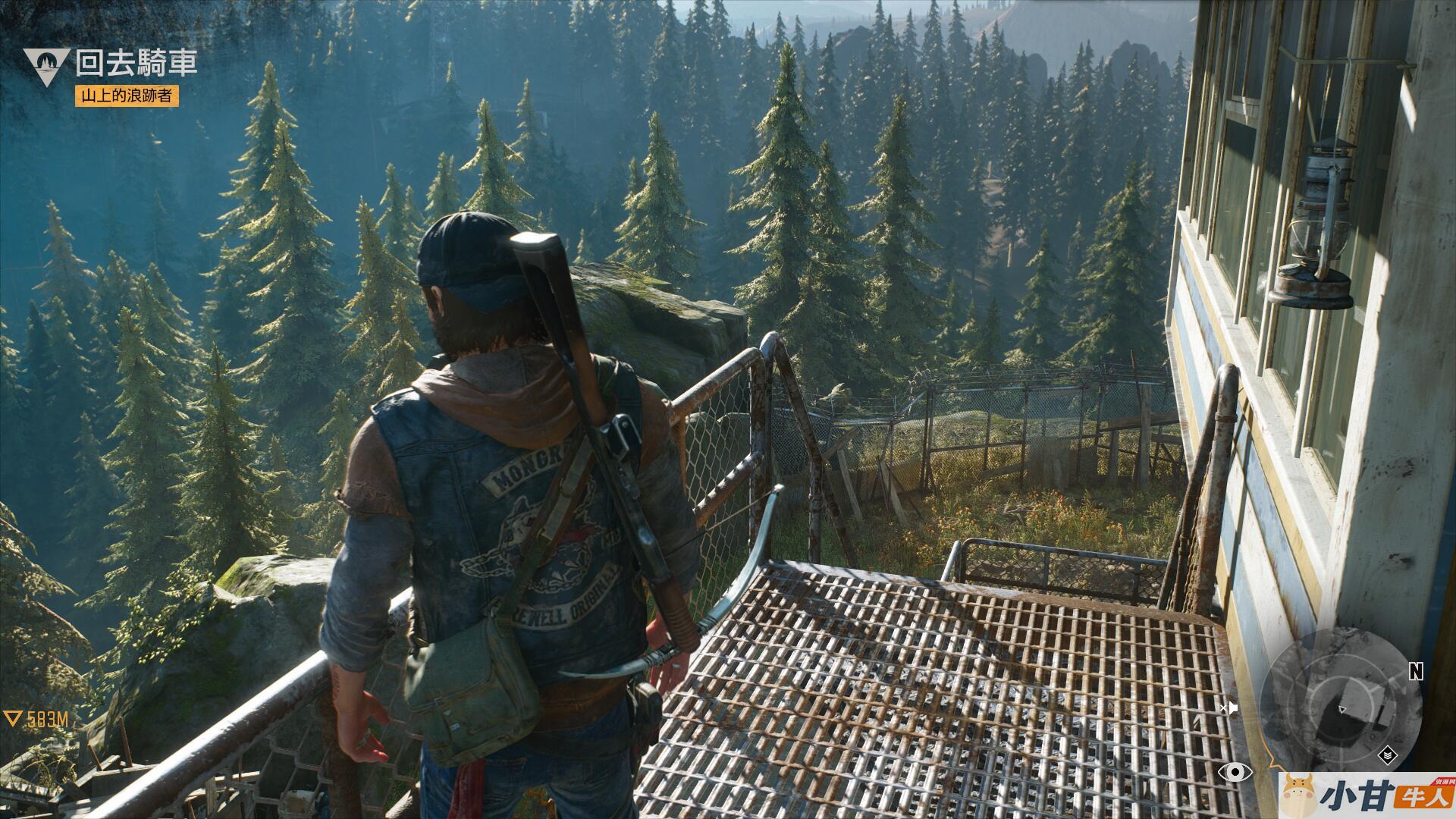Click the N compass marker on minimap

click(x=1415, y=671)
